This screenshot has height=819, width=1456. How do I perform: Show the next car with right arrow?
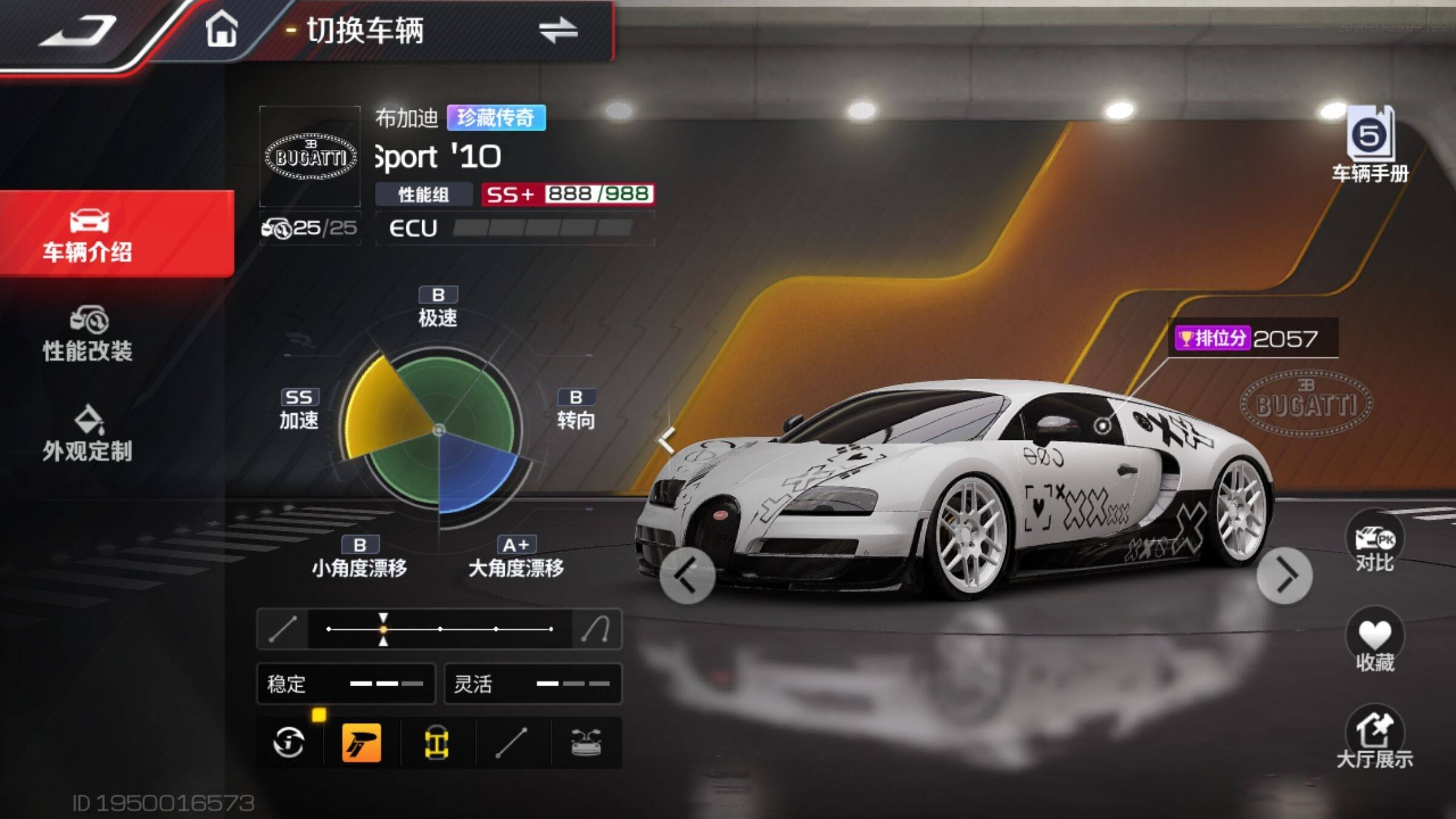1285,576
